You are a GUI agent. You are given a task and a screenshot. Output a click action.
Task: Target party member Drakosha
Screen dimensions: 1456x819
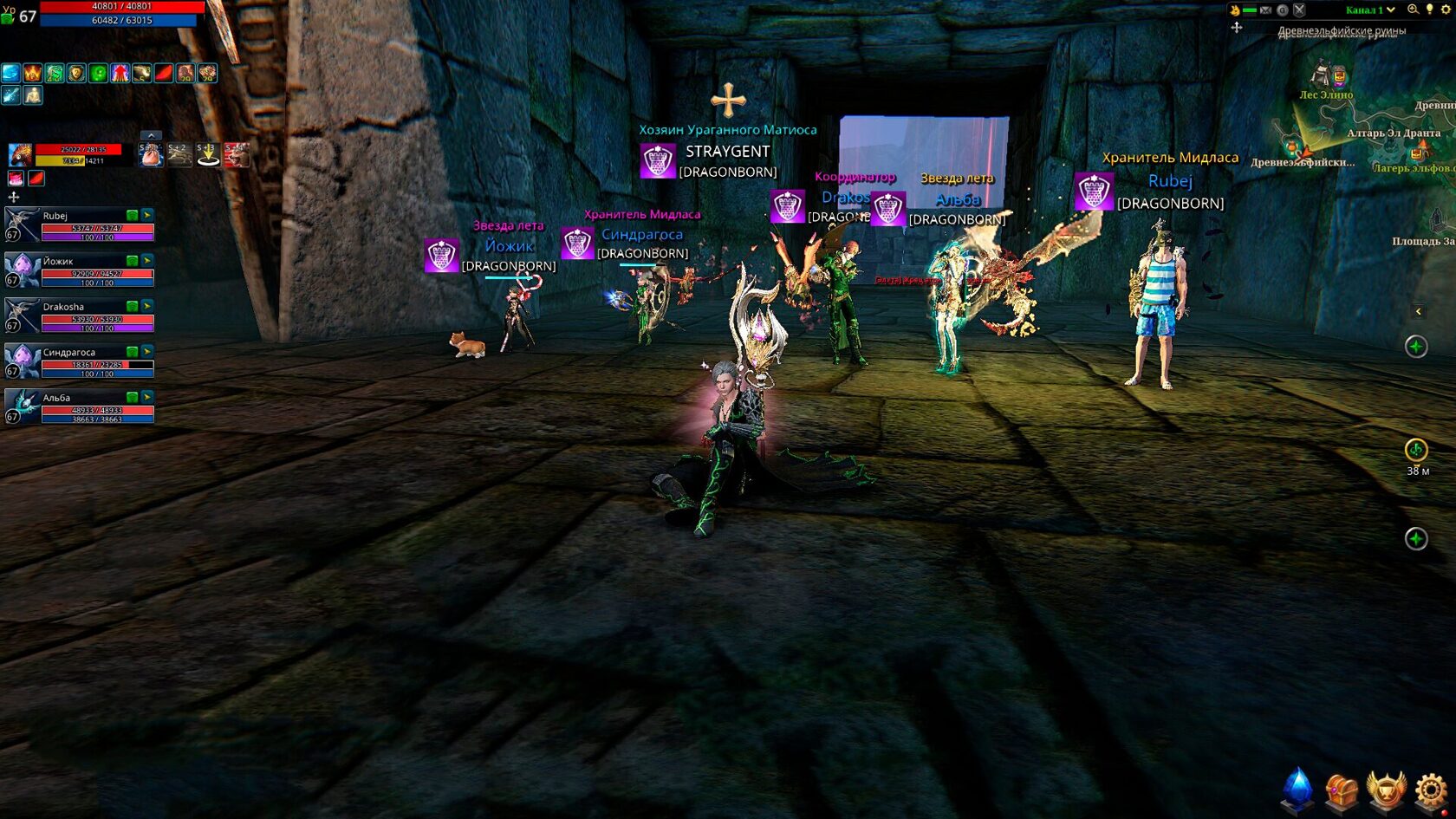coord(80,315)
